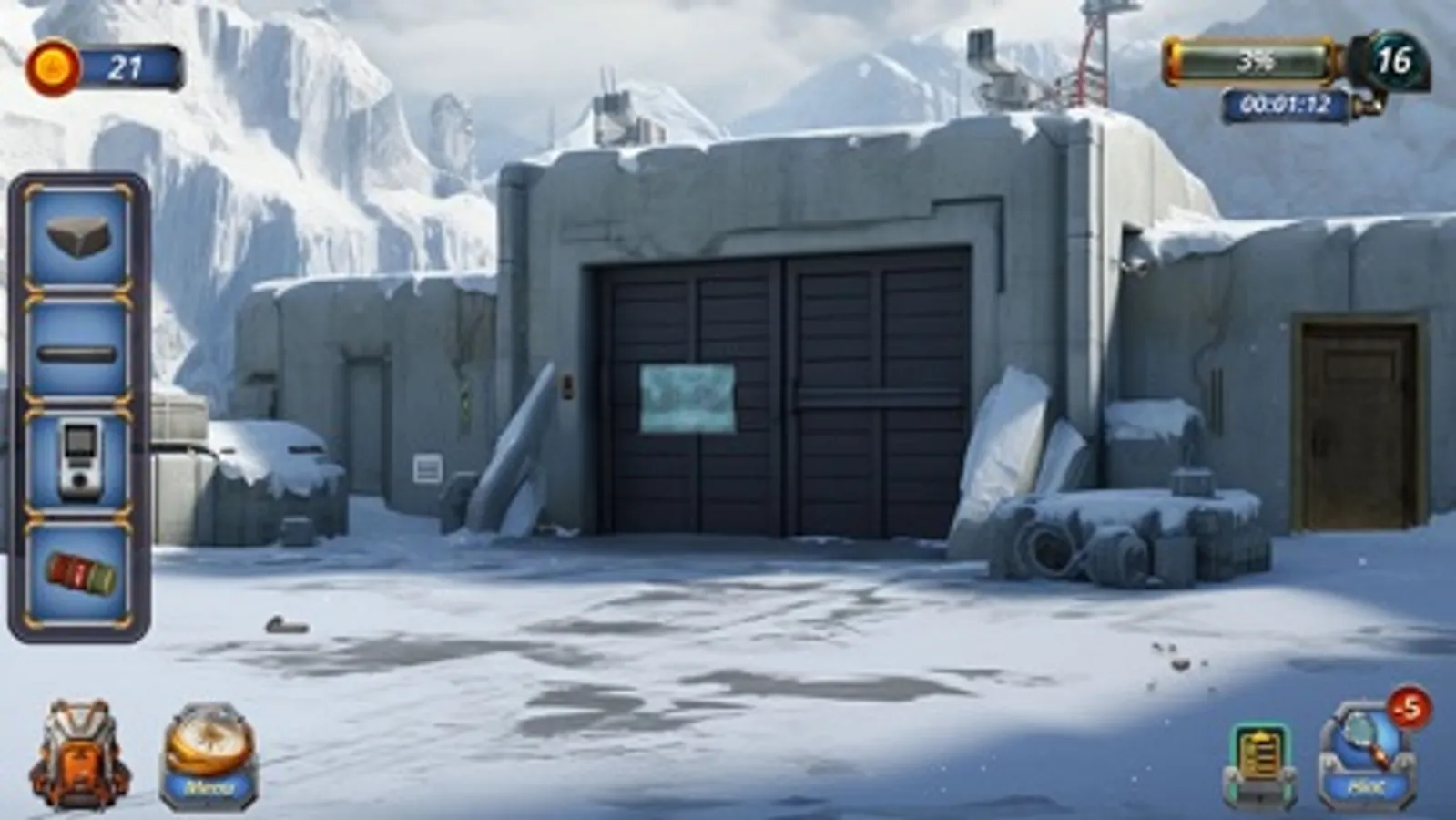Click the empty second inventory slot
Viewport: 1456px width, 820px height.
[77, 354]
